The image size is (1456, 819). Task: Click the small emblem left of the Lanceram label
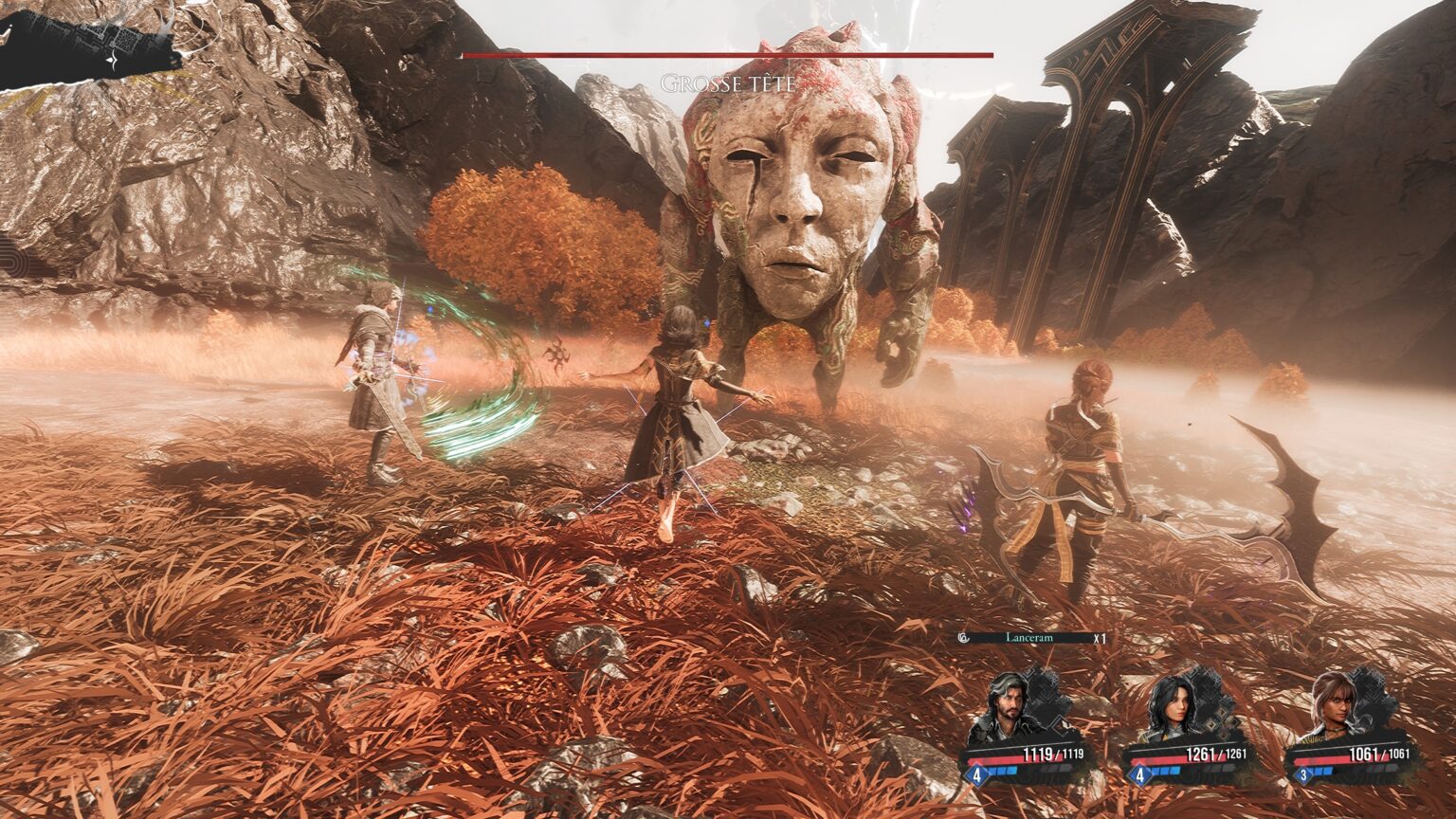pos(965,637)
